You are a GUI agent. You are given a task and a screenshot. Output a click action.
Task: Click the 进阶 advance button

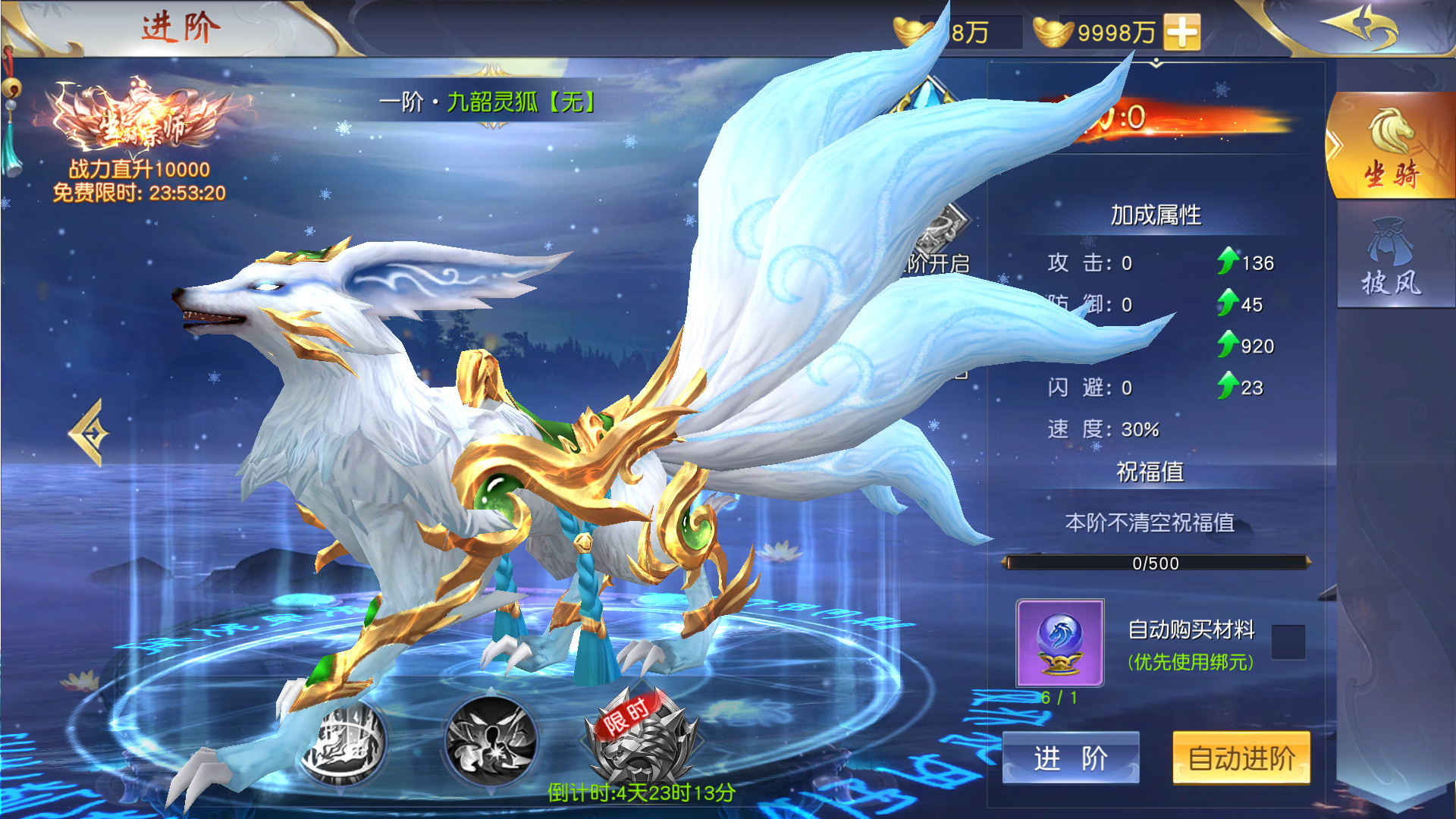pyautogui.click(x=1070, y=758)
